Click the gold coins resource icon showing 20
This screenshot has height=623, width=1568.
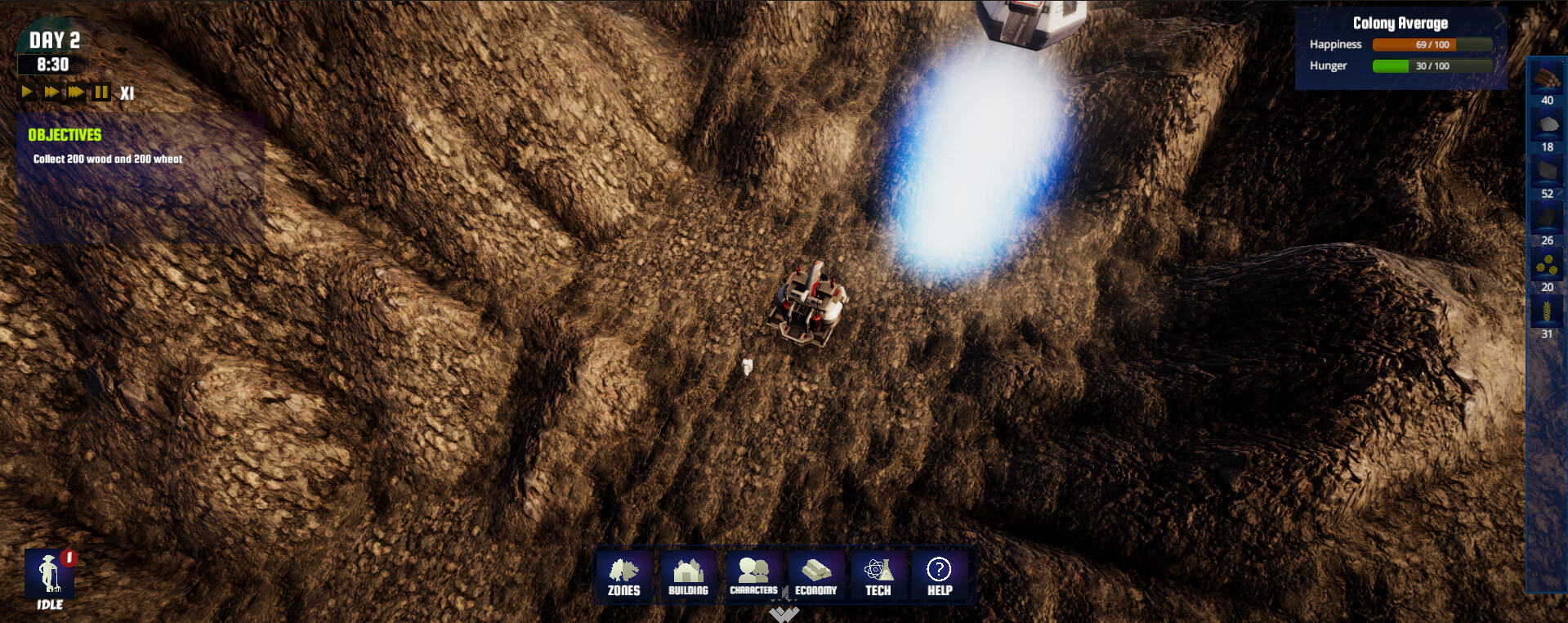click(1547, 265)
